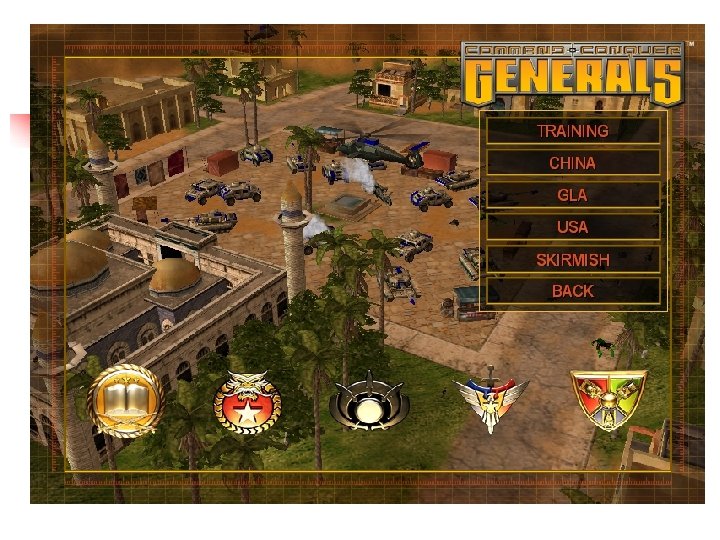Screen dimensions: 720x540
Task: Click the winged eagle USA emblem
Action: 491,402
